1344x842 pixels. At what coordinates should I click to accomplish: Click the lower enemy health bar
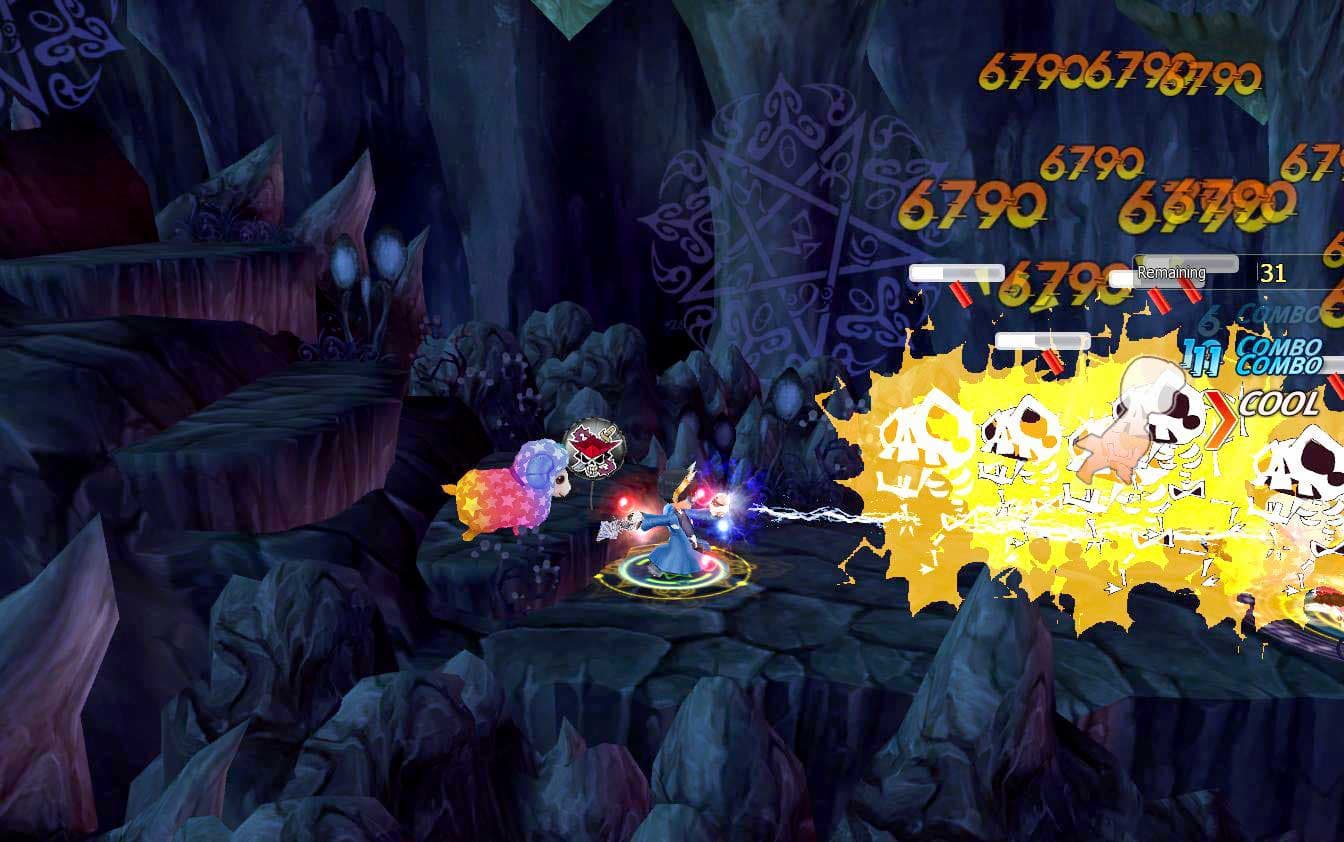(1042, 338)
